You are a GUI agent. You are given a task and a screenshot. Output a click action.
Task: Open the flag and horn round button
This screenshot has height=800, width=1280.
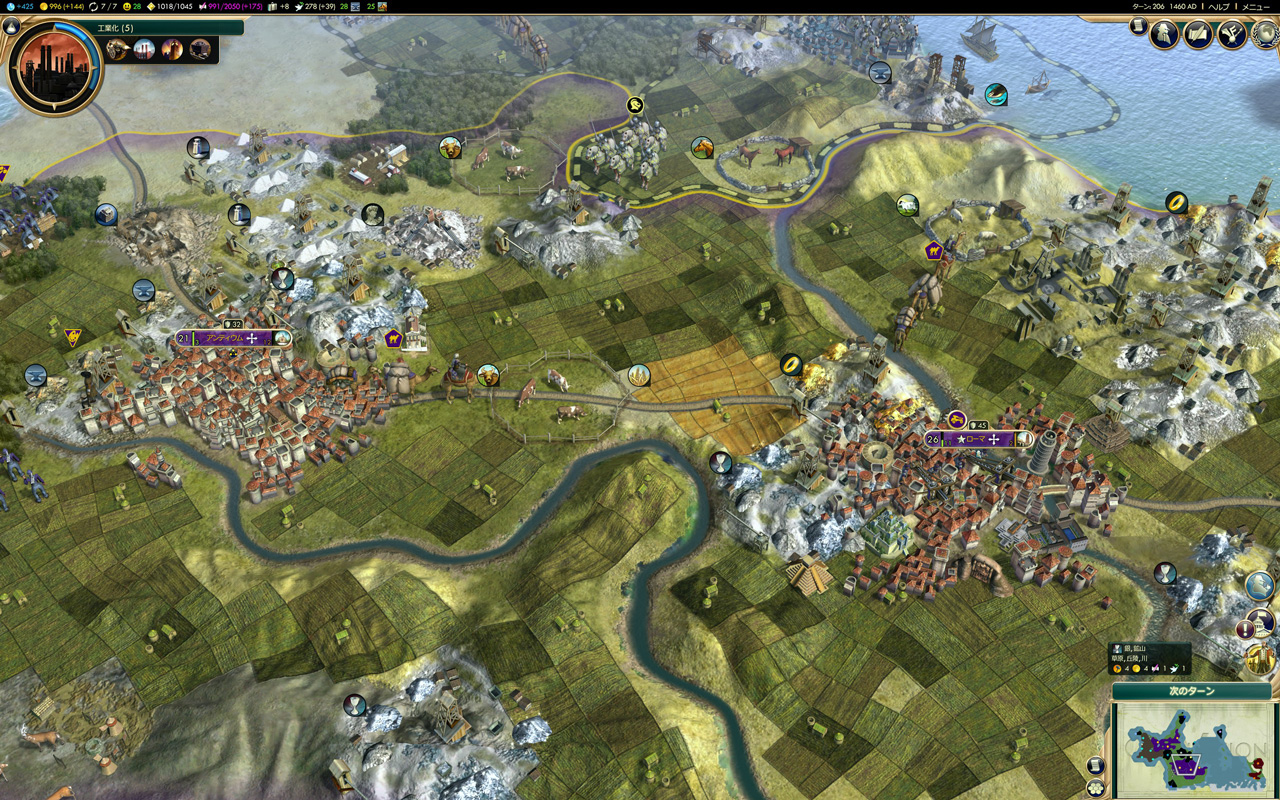[1231, 35]
